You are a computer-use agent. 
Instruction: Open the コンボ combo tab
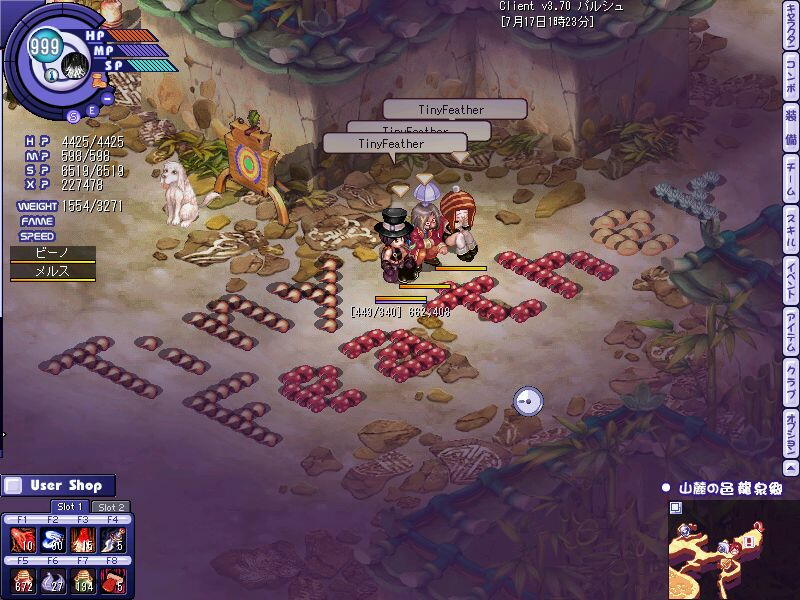tap(790, 76)
